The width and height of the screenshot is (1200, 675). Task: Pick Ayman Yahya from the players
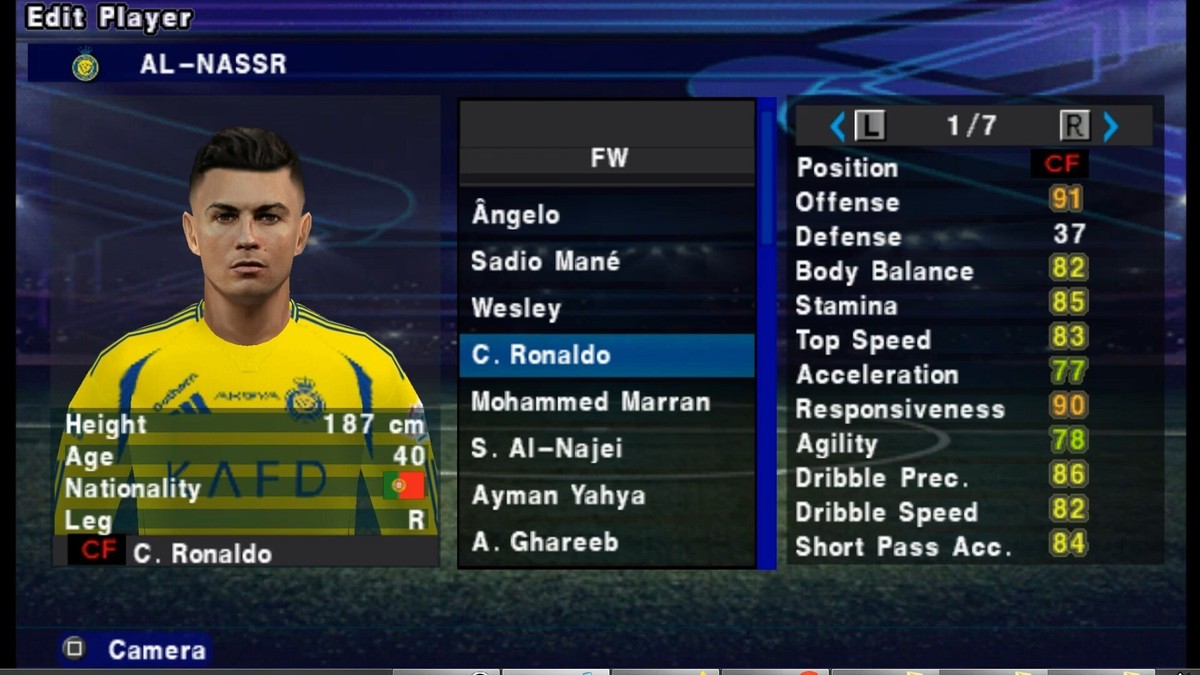point(606,496)
